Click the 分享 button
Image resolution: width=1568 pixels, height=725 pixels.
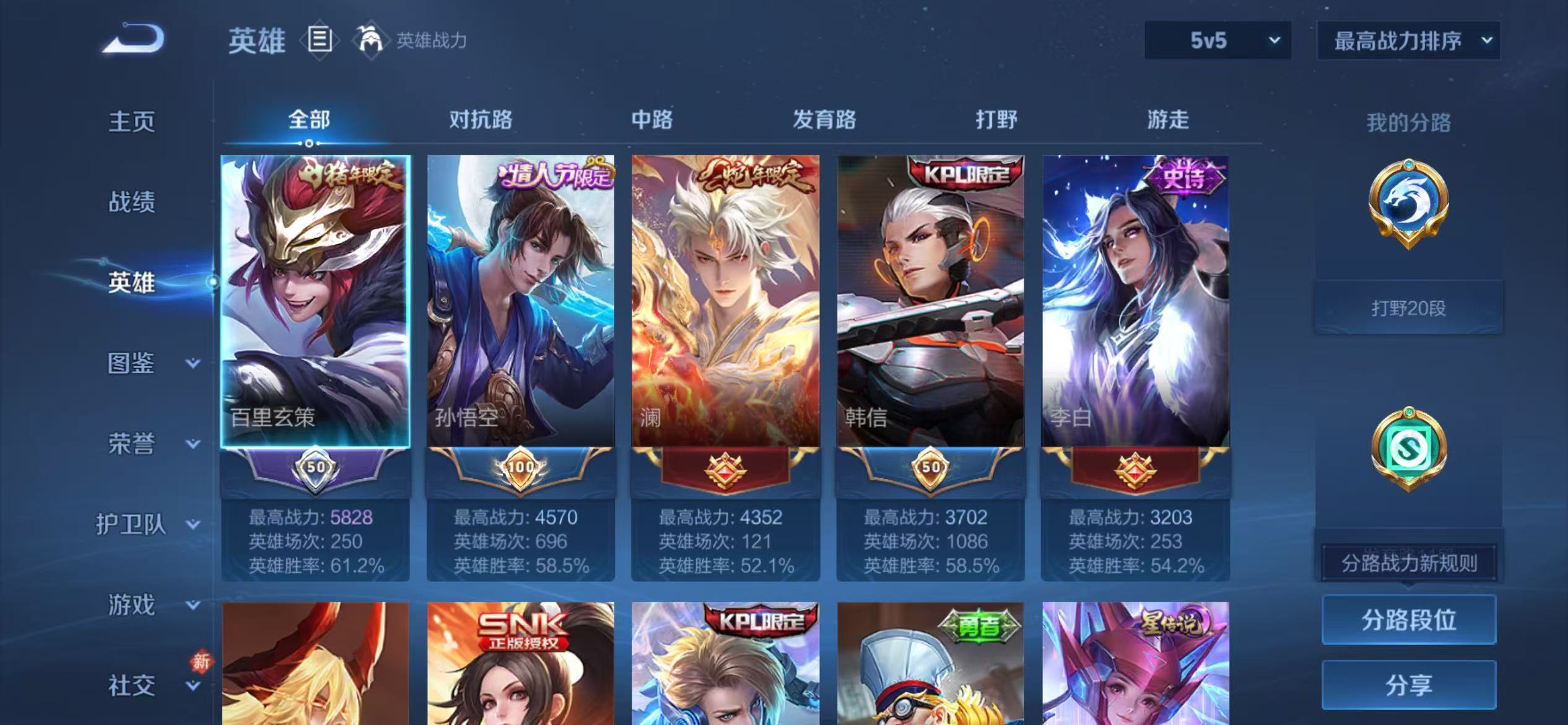tap(1408, 686)
